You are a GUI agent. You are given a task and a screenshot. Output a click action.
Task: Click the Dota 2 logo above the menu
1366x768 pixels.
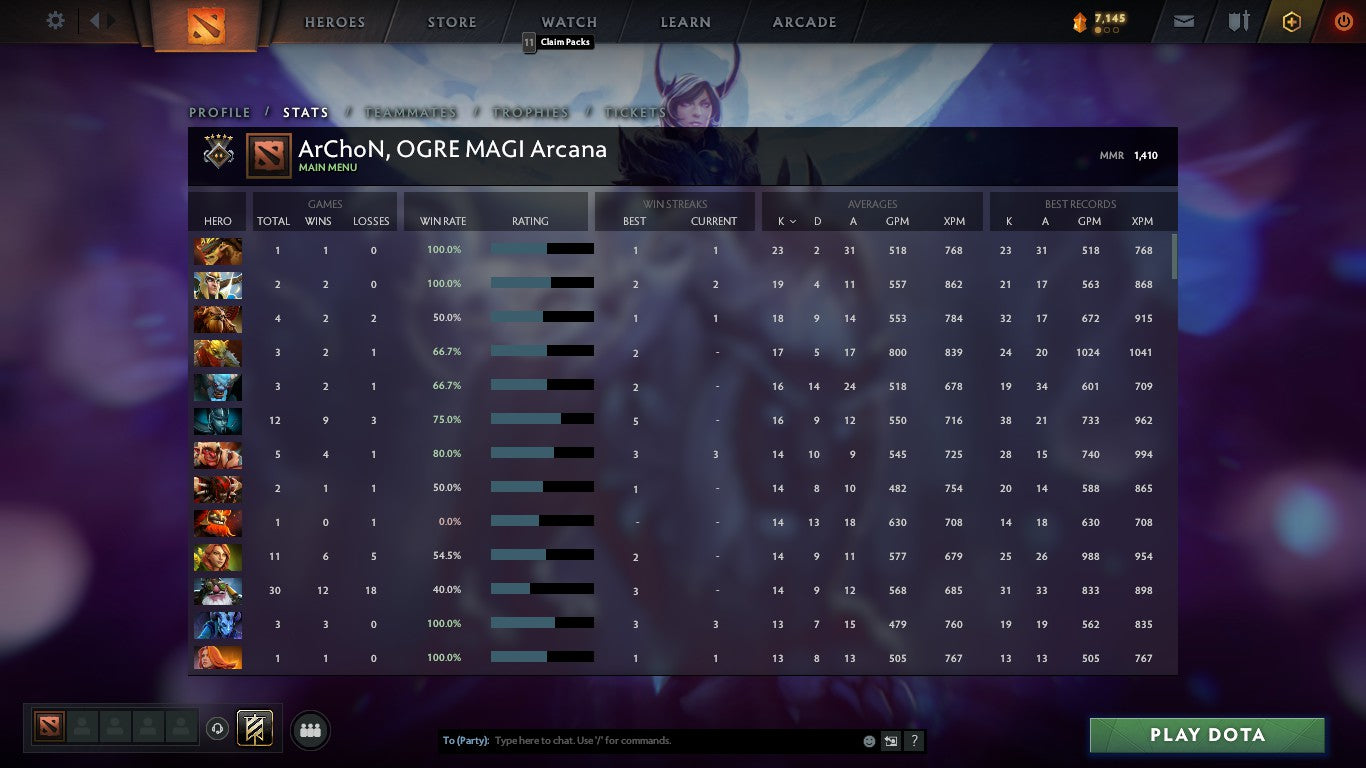pyautogui.click(x=205, y=28)
